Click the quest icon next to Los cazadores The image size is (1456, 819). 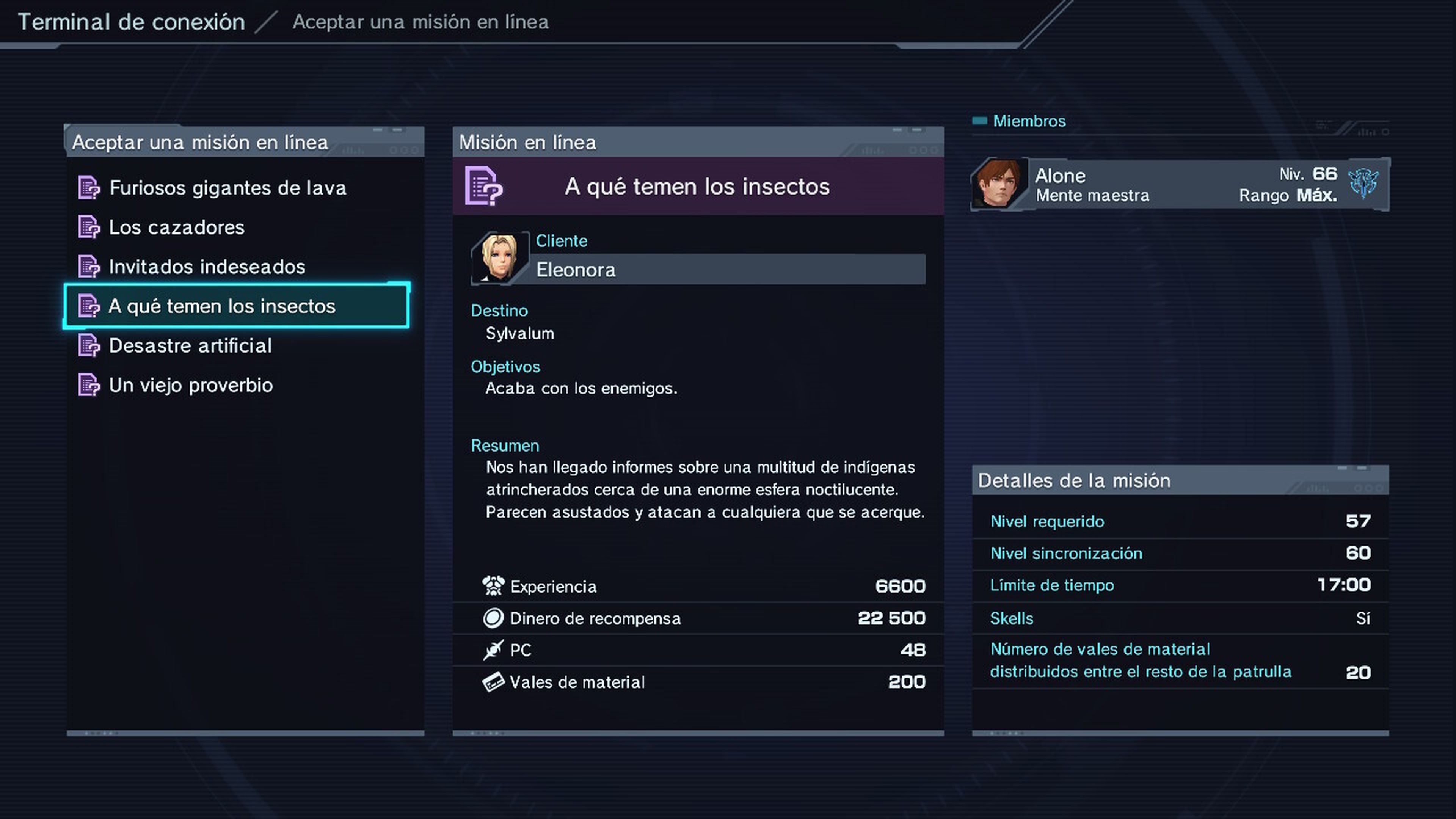click(89, 227)
